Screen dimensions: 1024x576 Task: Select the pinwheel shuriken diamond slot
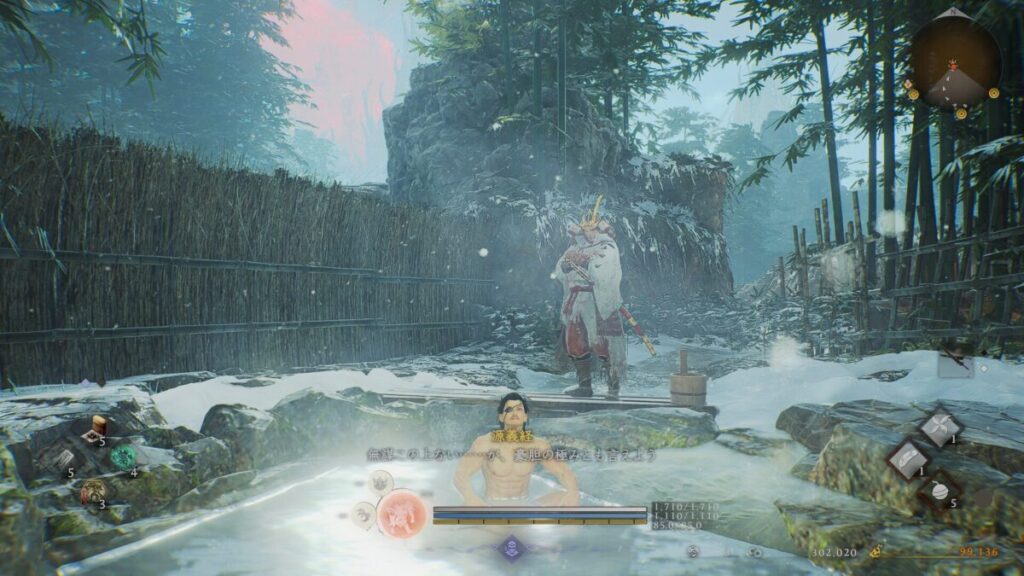point(941,427)
